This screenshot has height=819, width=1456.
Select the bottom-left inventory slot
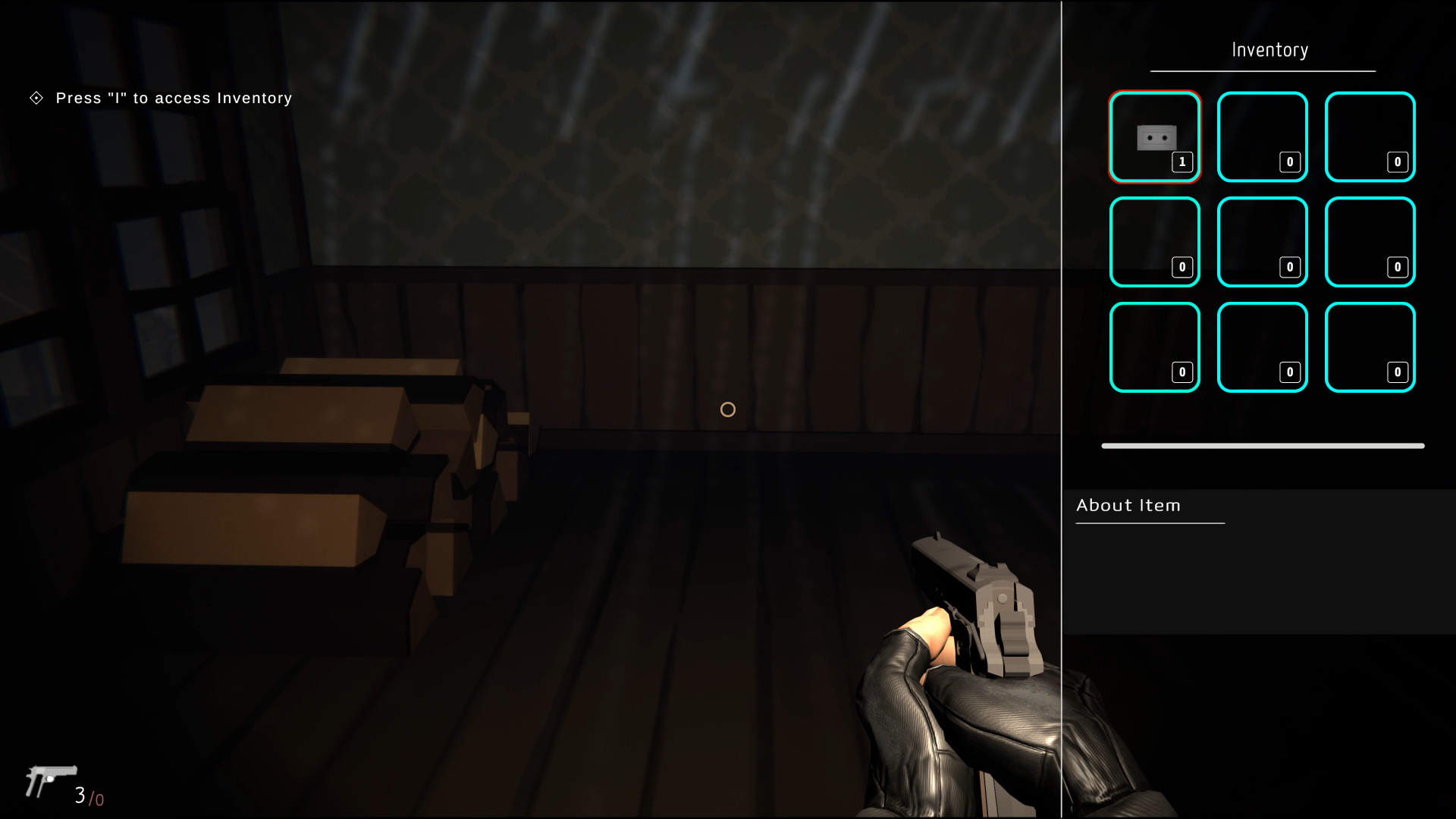pos(1154,347)
